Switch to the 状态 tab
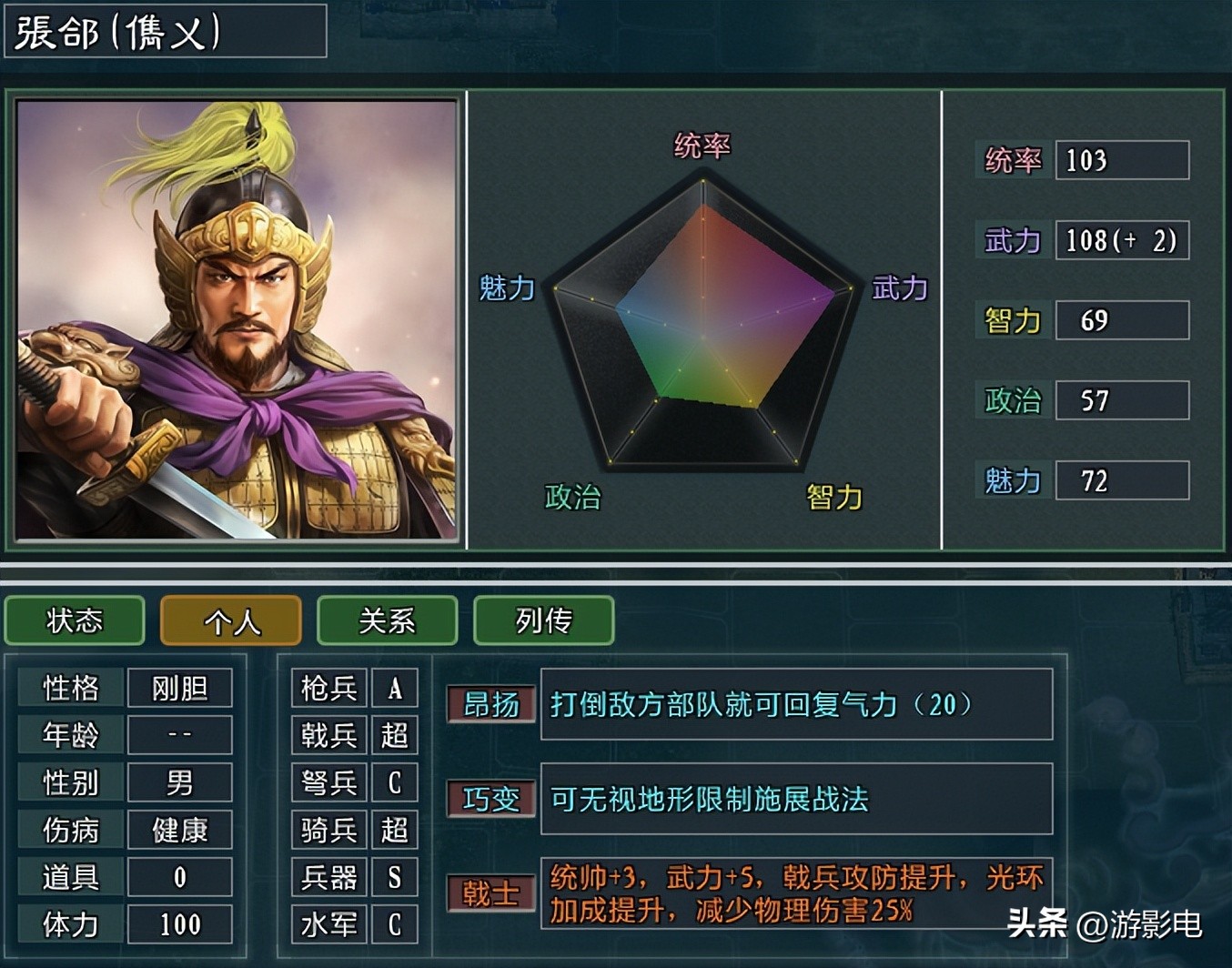Image resolution: width=1232 pixels, height=968 pixels. (74, 621)
